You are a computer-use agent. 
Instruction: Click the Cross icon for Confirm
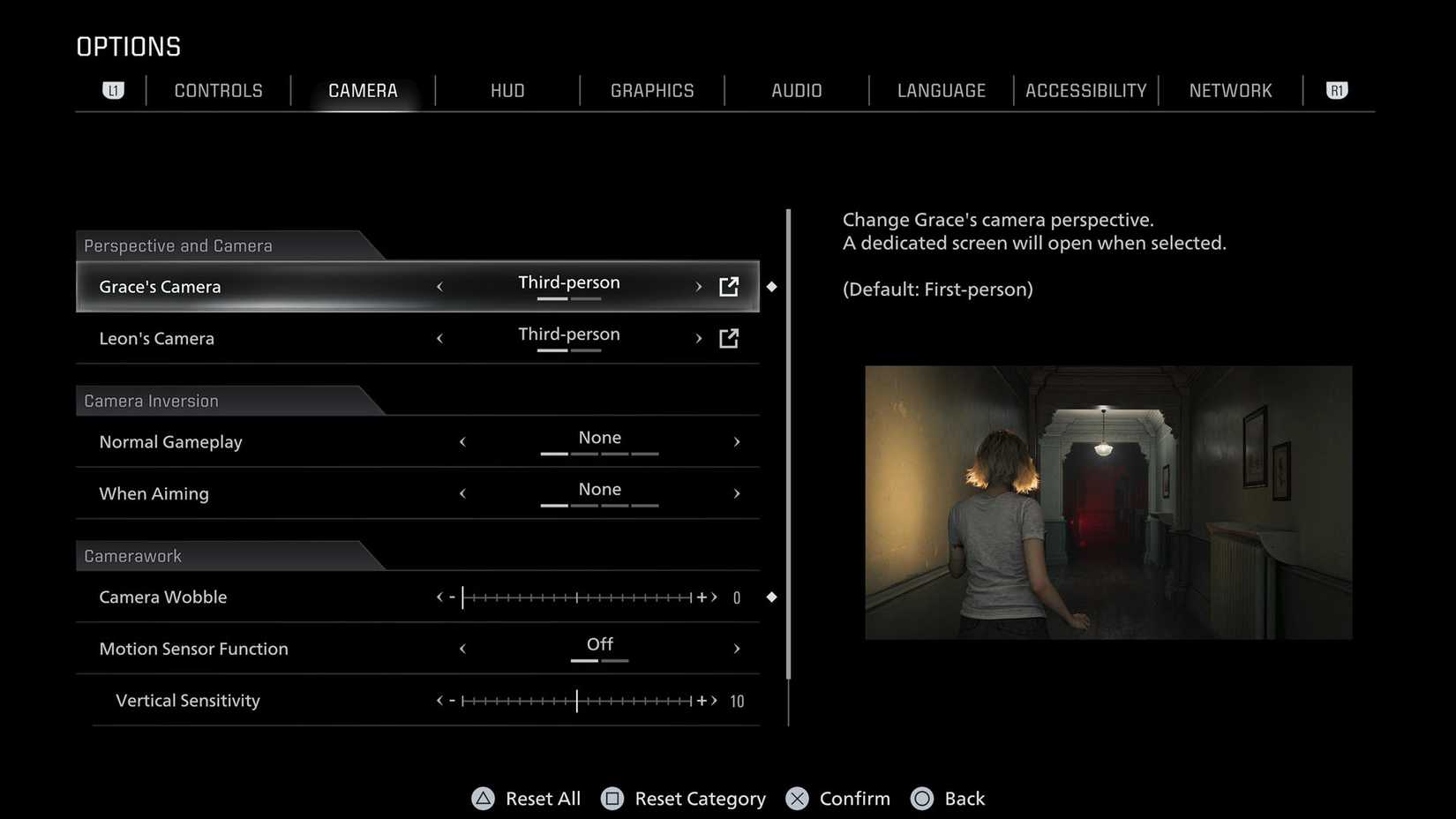coord(797,798)
